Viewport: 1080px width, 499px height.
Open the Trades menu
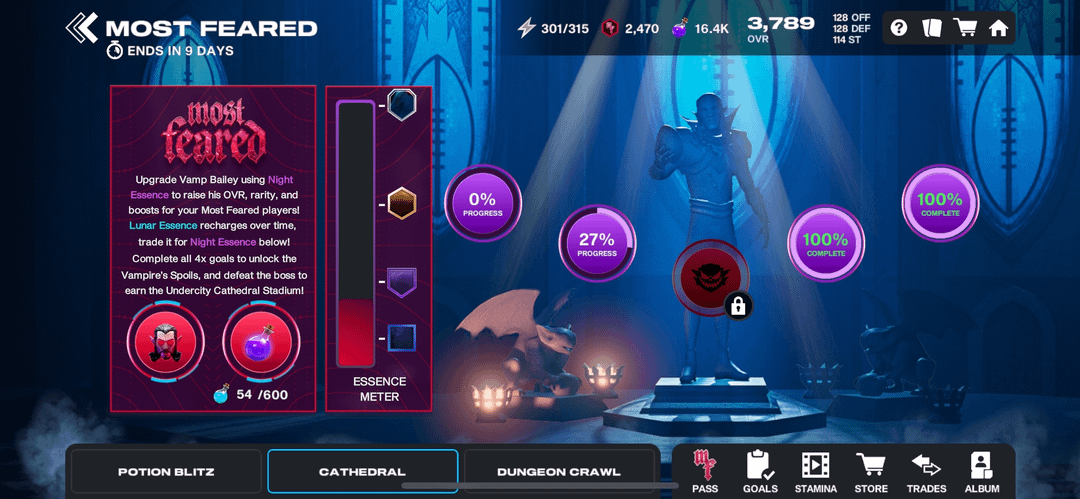coord(926,472)
